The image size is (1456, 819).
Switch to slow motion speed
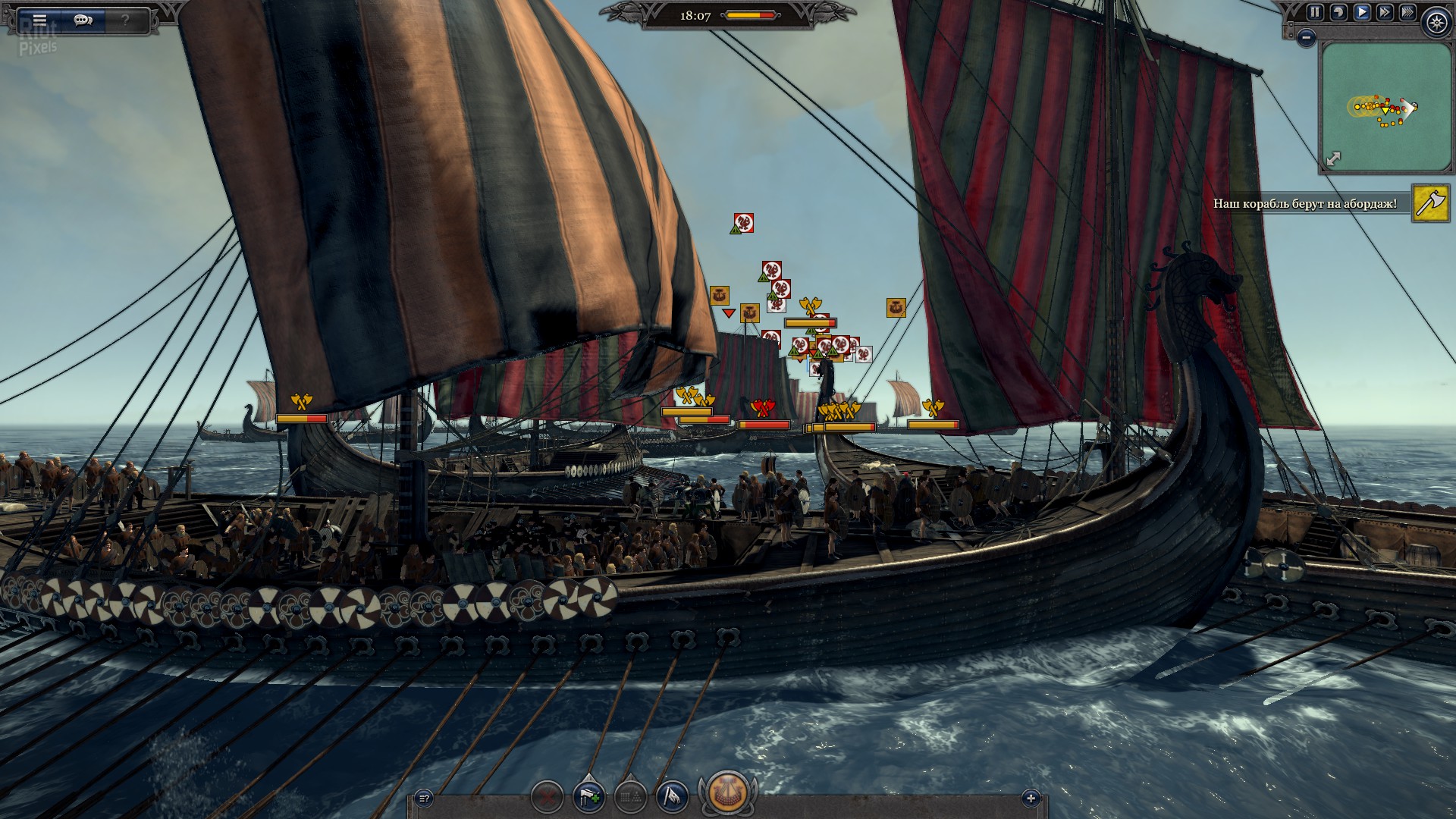(x=1338, y=12)
